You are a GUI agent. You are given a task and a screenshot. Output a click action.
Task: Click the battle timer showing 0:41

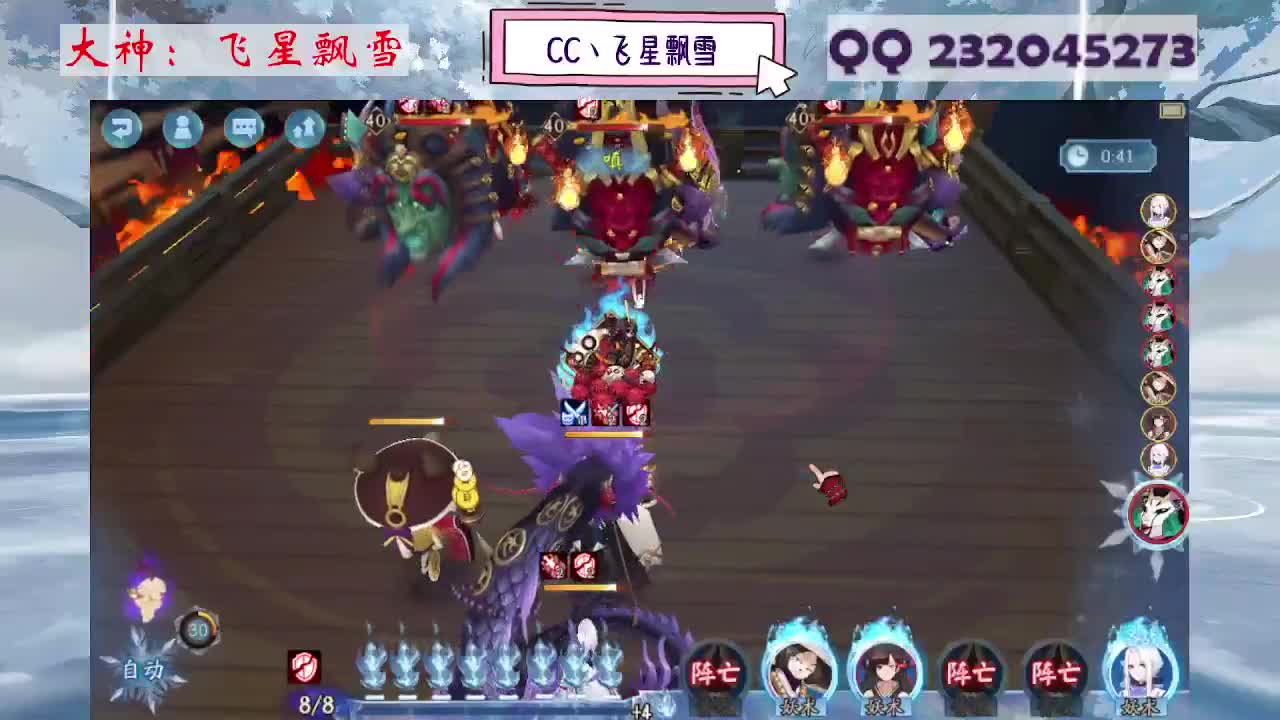(1105, 155)
